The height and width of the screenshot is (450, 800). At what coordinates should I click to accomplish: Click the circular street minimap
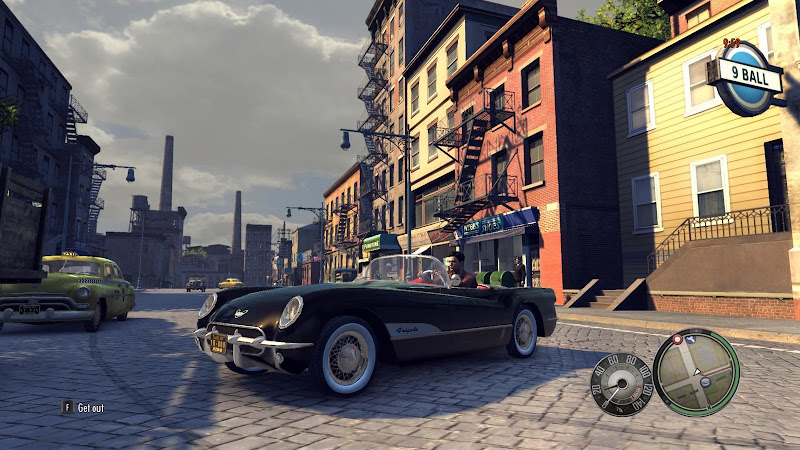coord(696,372)
